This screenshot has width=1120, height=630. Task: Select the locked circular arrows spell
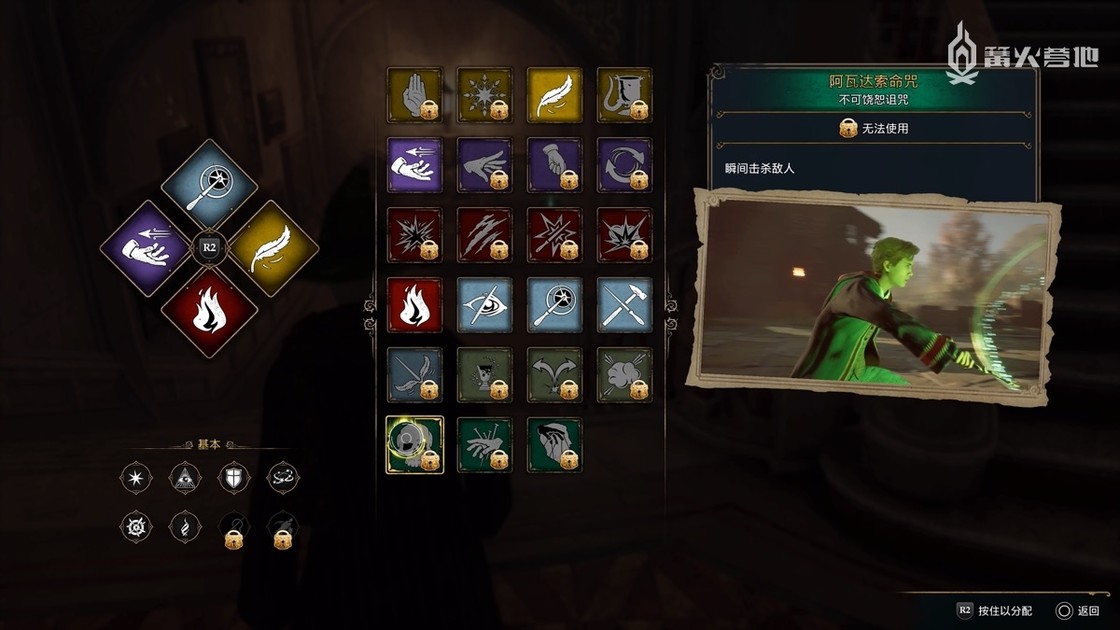624,165
